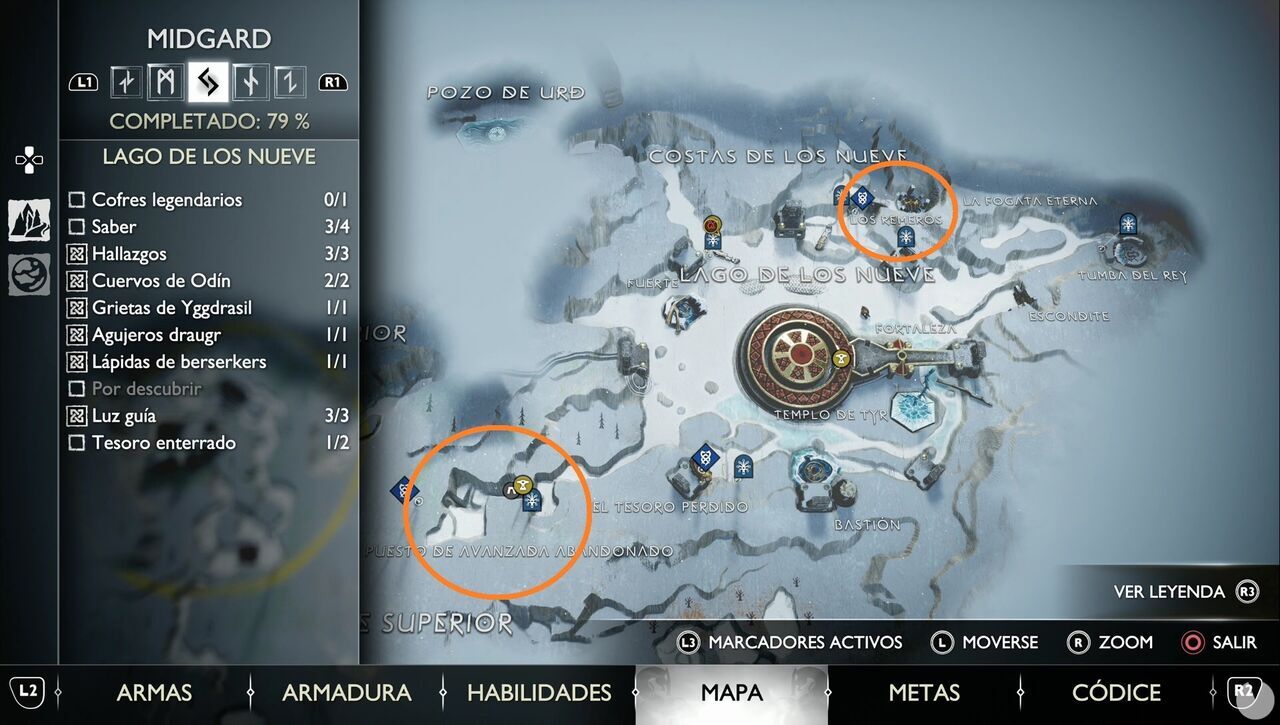Click the Pozo de Urd map label
This screenshot has width=1280, height=725.
[504, 92]
